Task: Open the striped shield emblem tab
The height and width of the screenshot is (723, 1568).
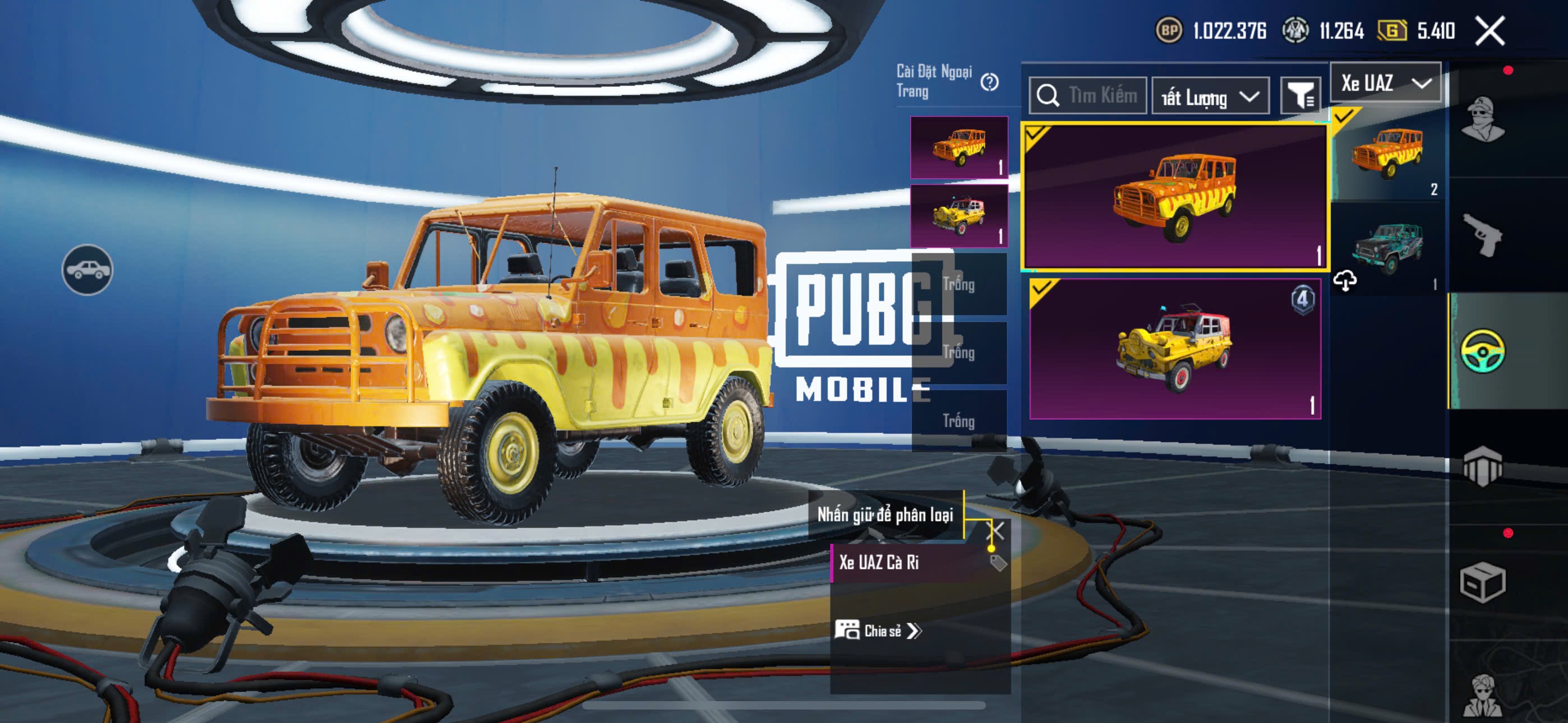Action: point(1483,466)
